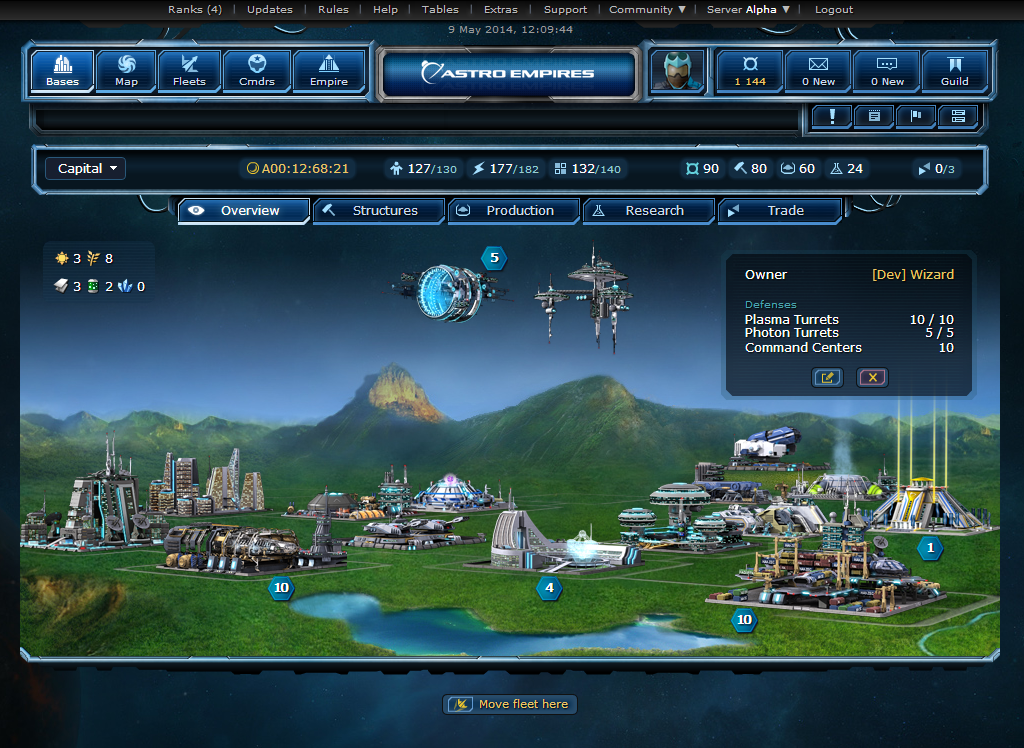
Task: Go to the Fleets screen
Action: click(189, 71)
